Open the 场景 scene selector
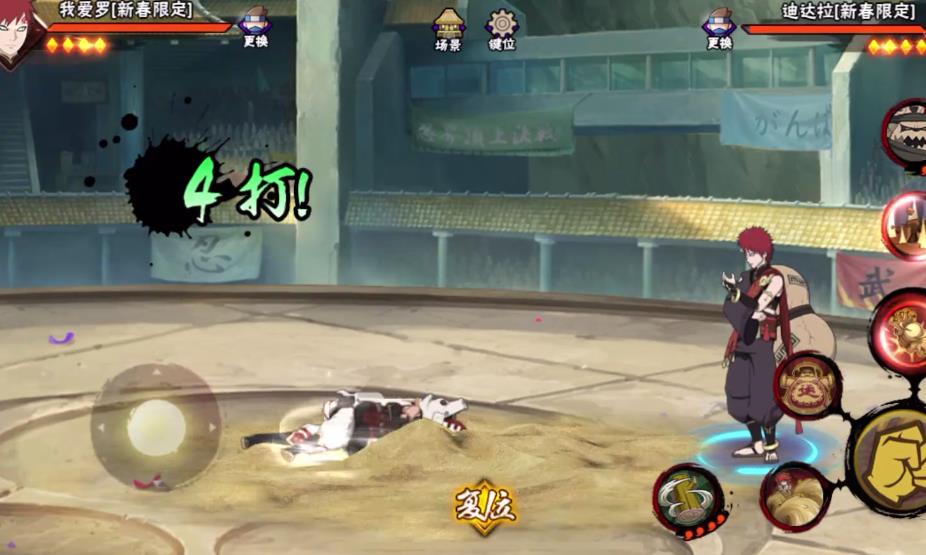This screenshot has width=926, height=555. click(448, 30)
